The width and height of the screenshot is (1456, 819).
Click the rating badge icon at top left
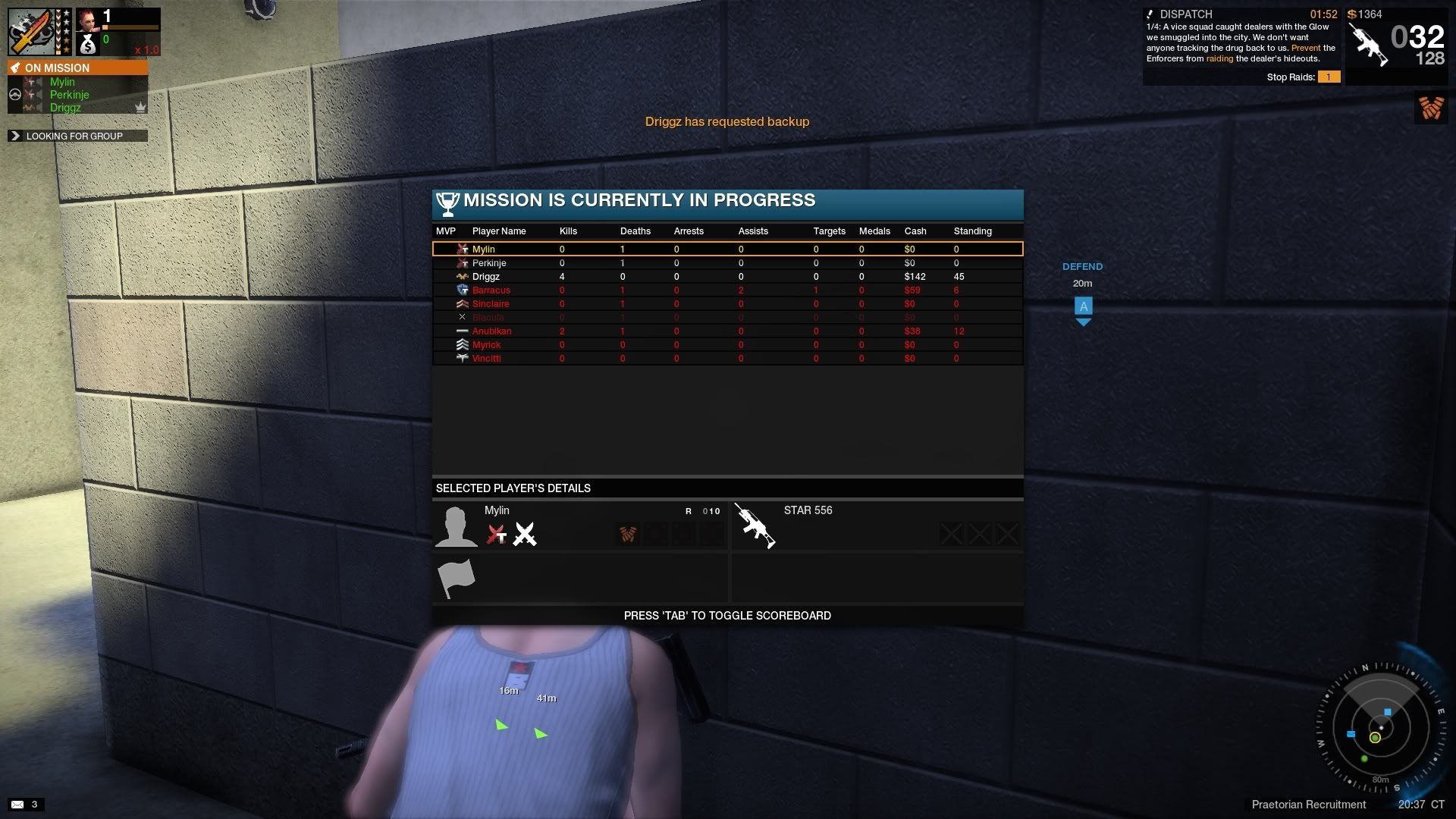[32, 32]
